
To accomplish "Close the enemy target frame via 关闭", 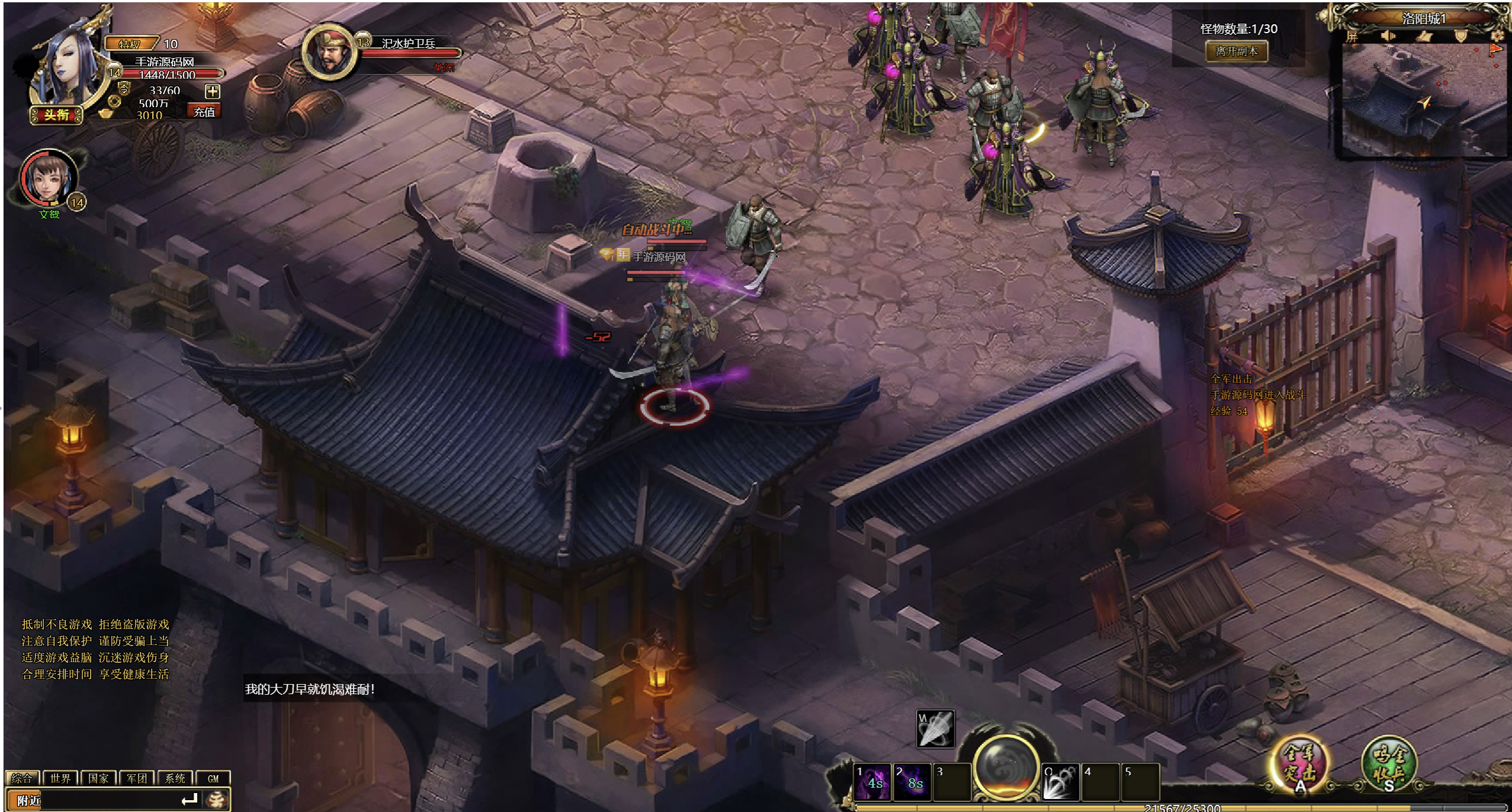I will [444, 68].
